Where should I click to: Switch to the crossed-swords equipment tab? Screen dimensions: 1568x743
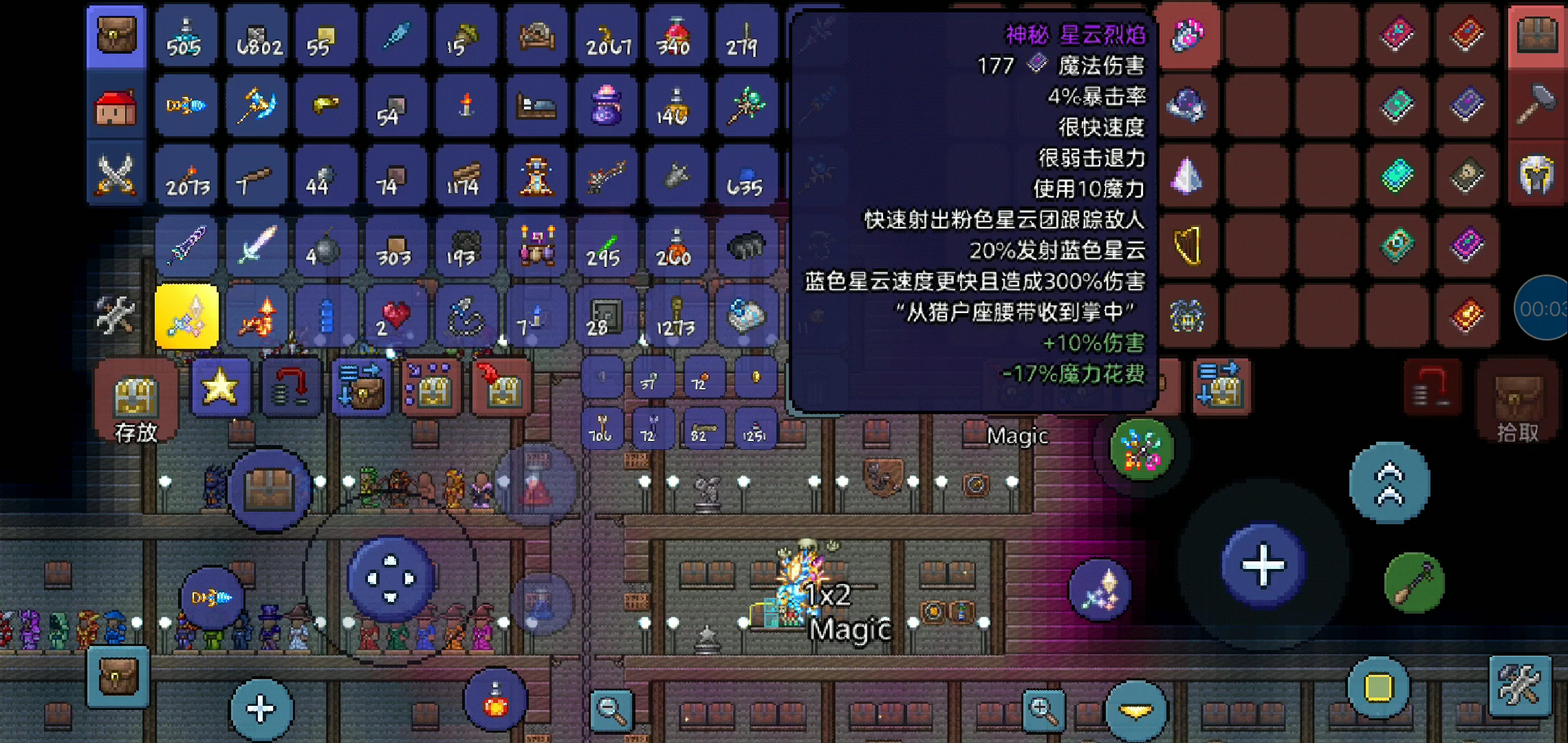(116, 177)
